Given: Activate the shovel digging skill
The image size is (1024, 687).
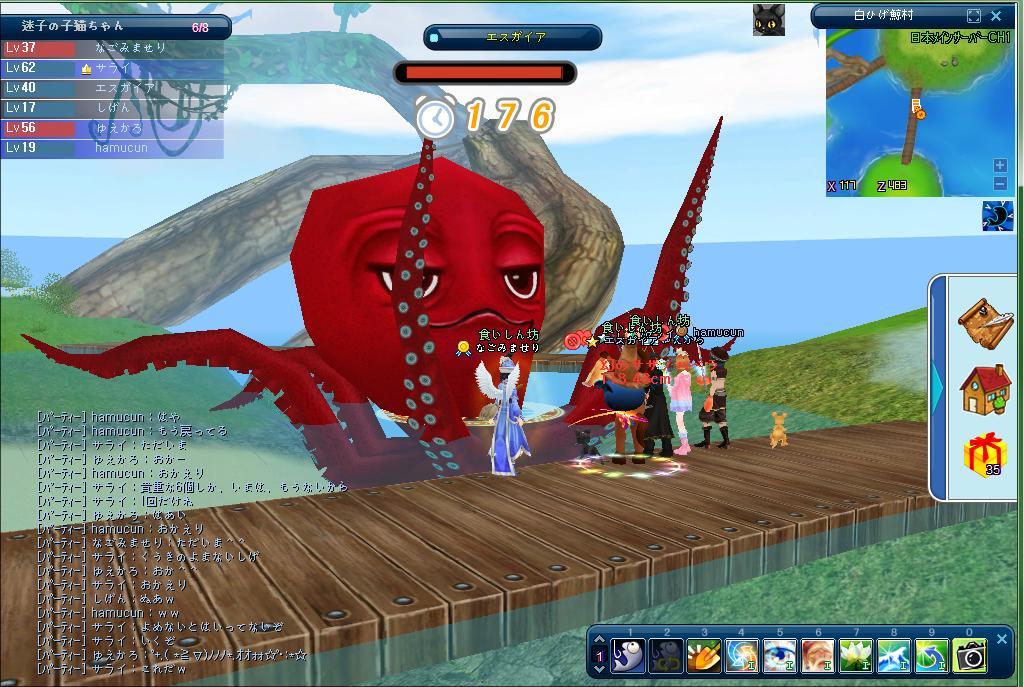Looking at the screenshot, I should (x=703, y=656).
